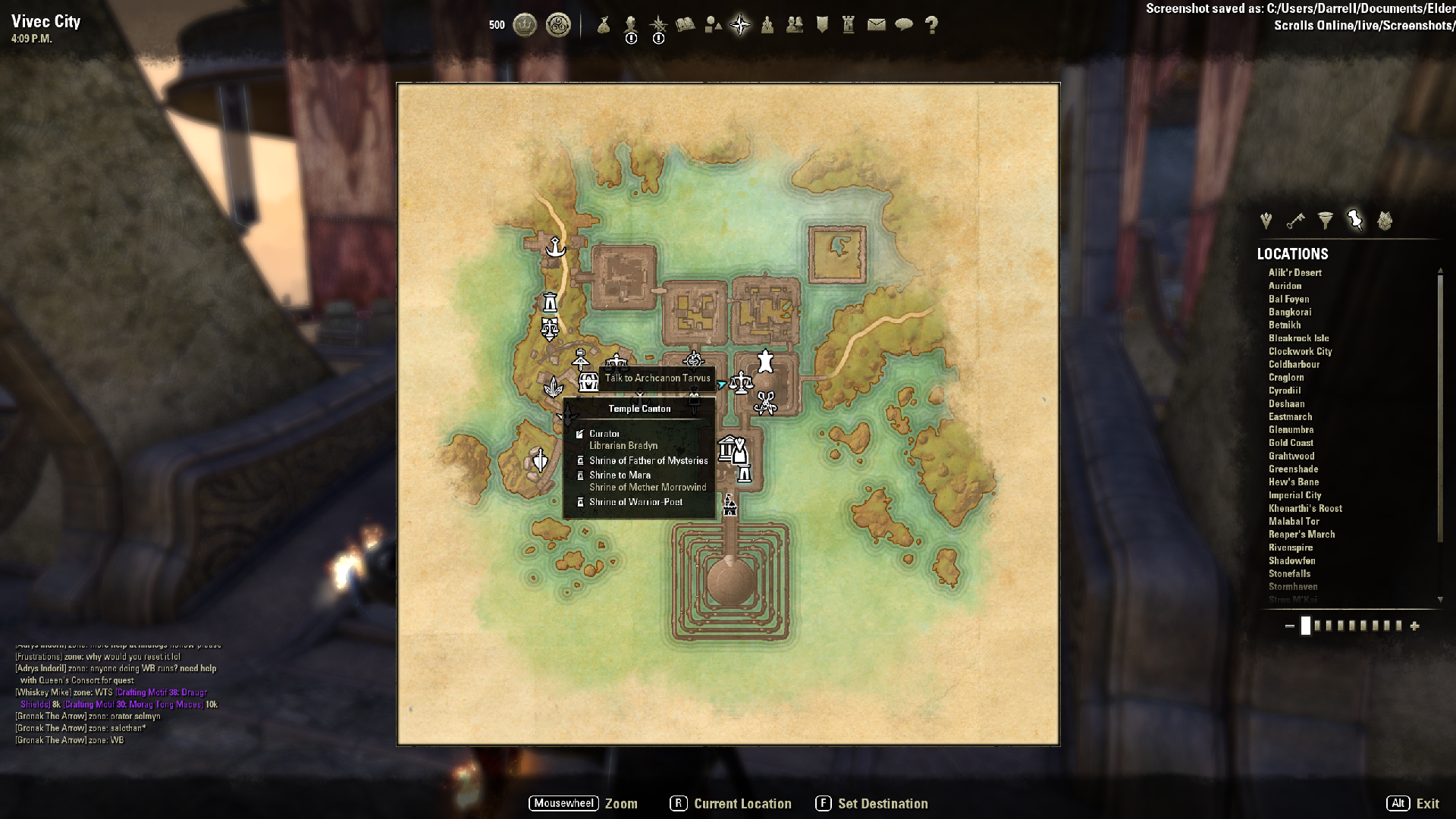Open the help question mark icon
Viewport: 1456px width, 819px height.
pos(932,25)
